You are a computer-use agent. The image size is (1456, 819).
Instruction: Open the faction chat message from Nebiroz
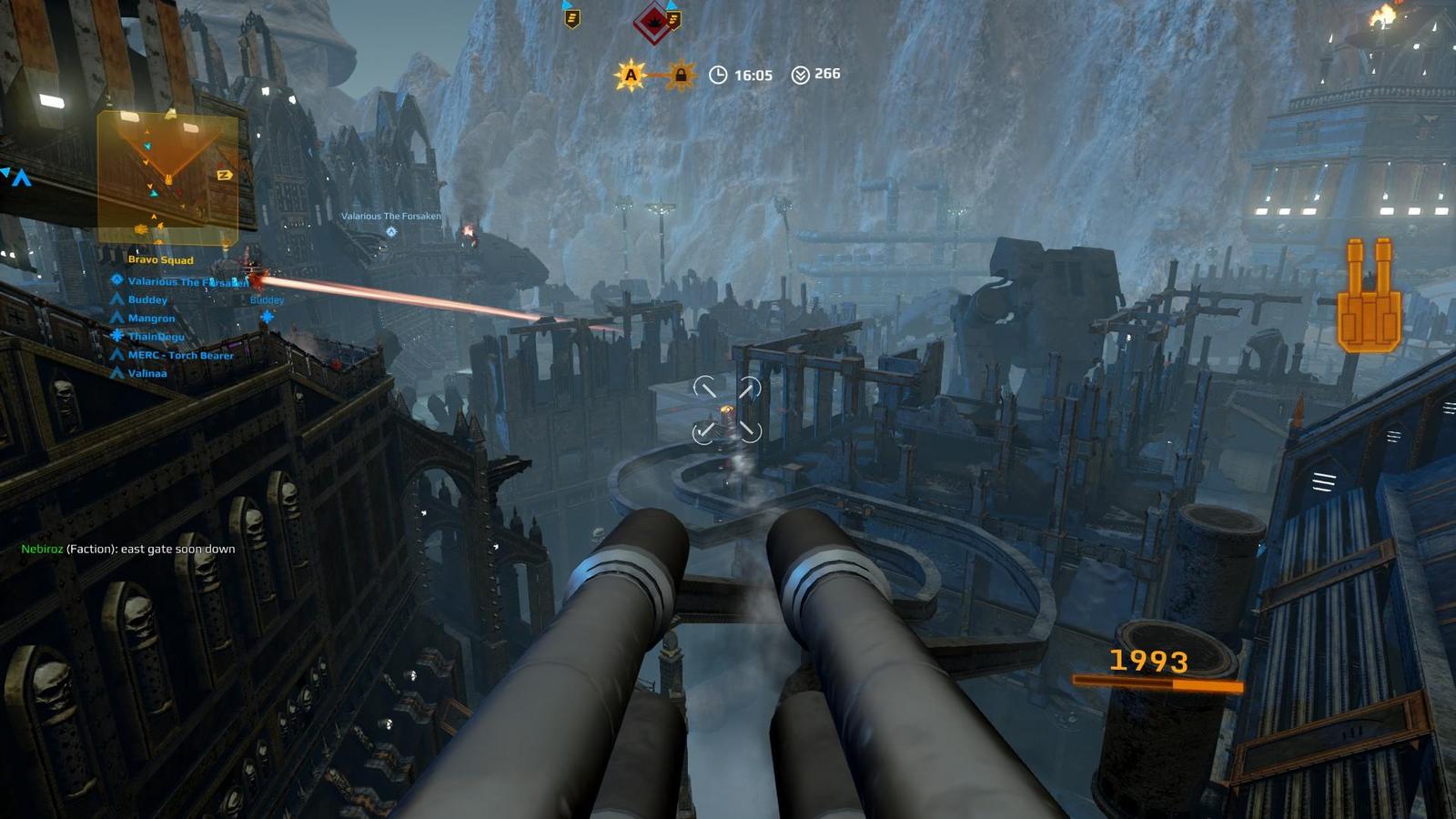click(128, 550)
